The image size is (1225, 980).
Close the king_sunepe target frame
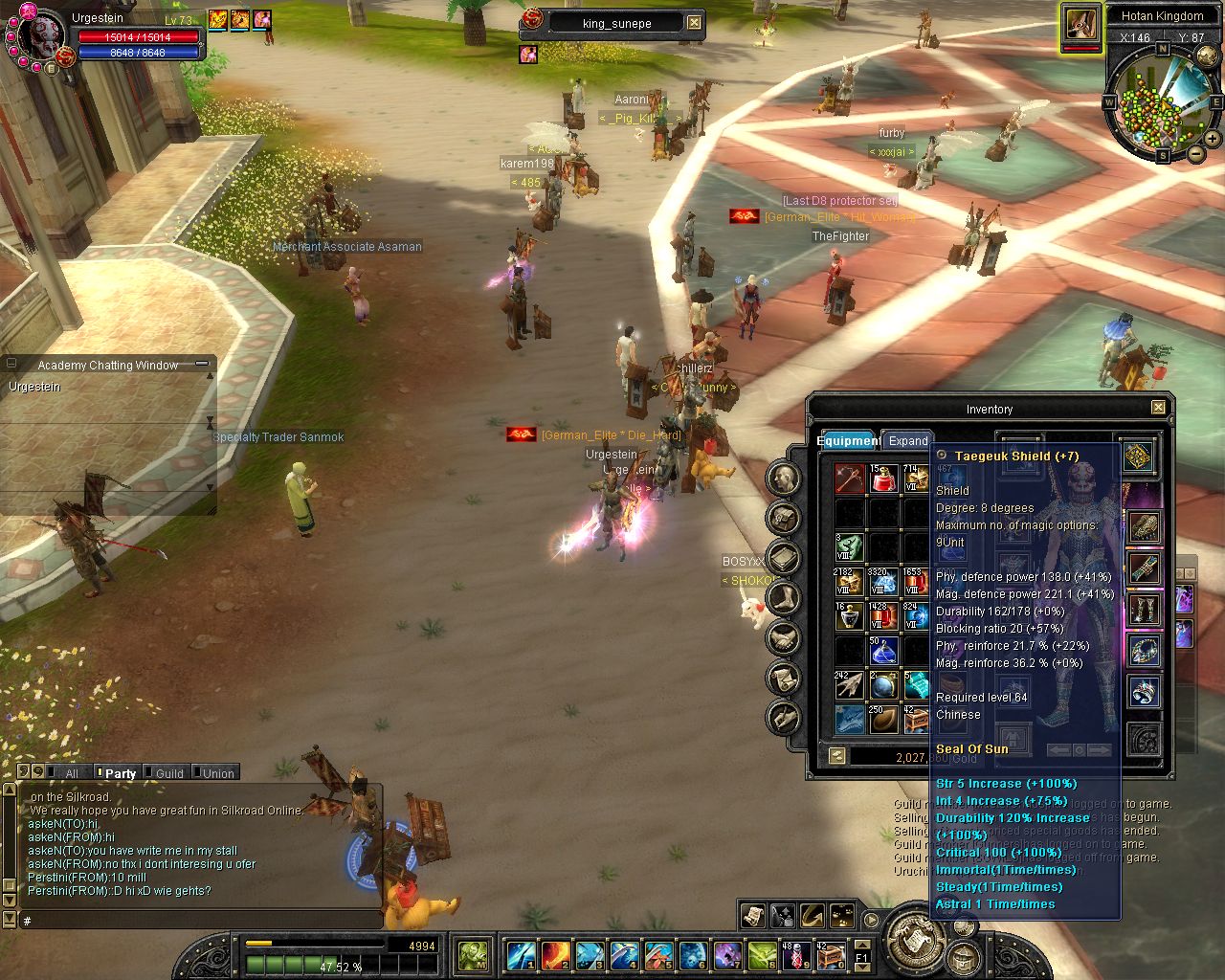[695, 23]
